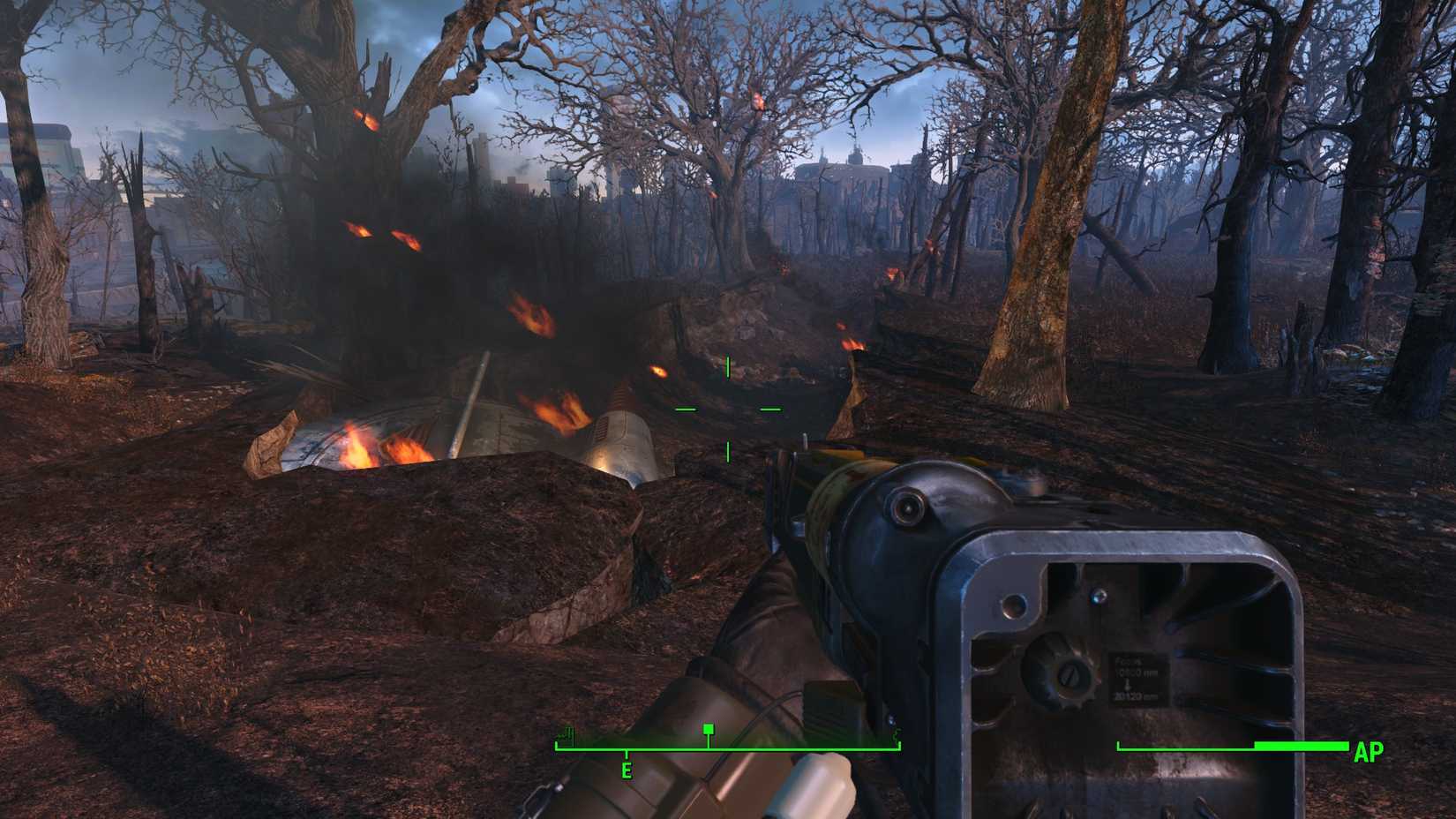Select the E compass direction marker
1456x819 pixels.
point(627,770)
